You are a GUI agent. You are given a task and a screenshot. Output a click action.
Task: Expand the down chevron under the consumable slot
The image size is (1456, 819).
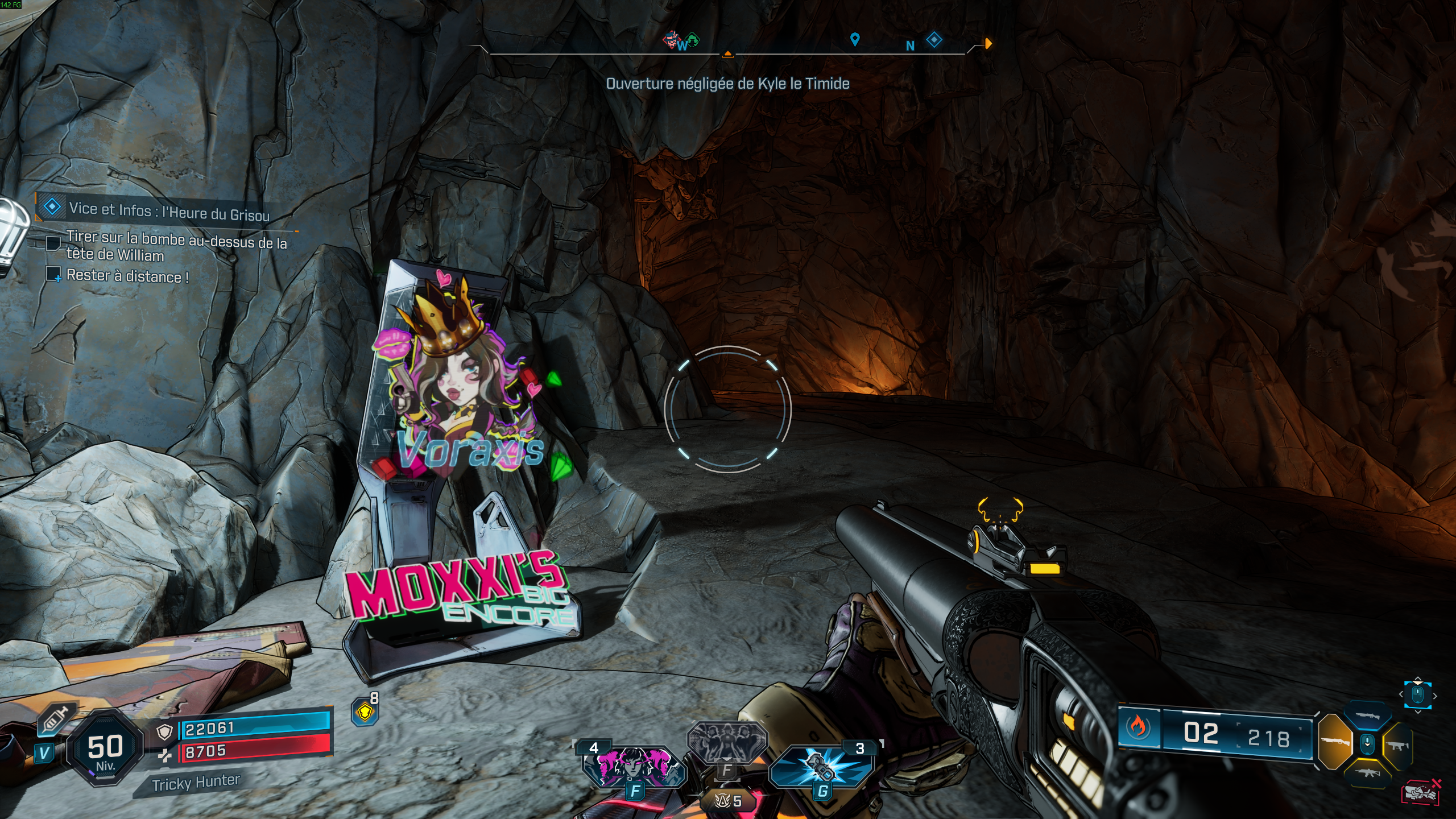(1418, 712)
